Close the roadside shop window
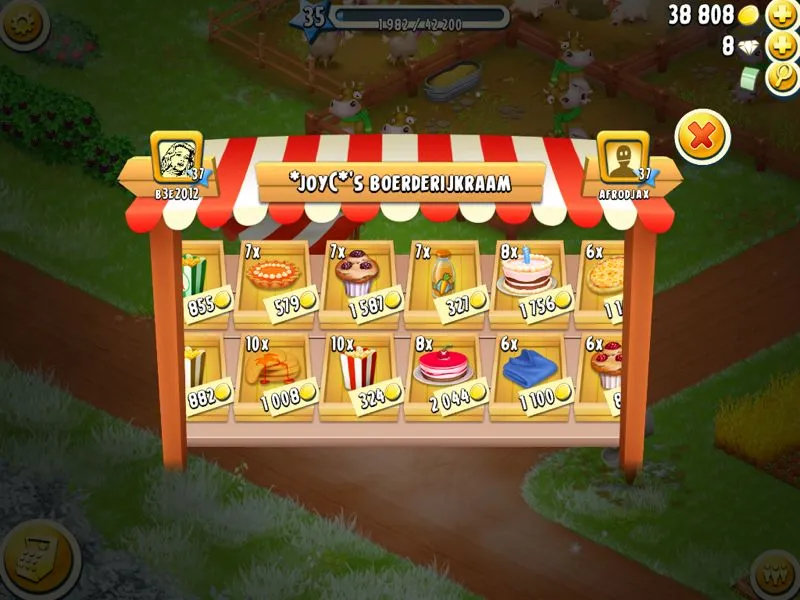The height and width of the screenshot is (600, 800). click(702, 137)
